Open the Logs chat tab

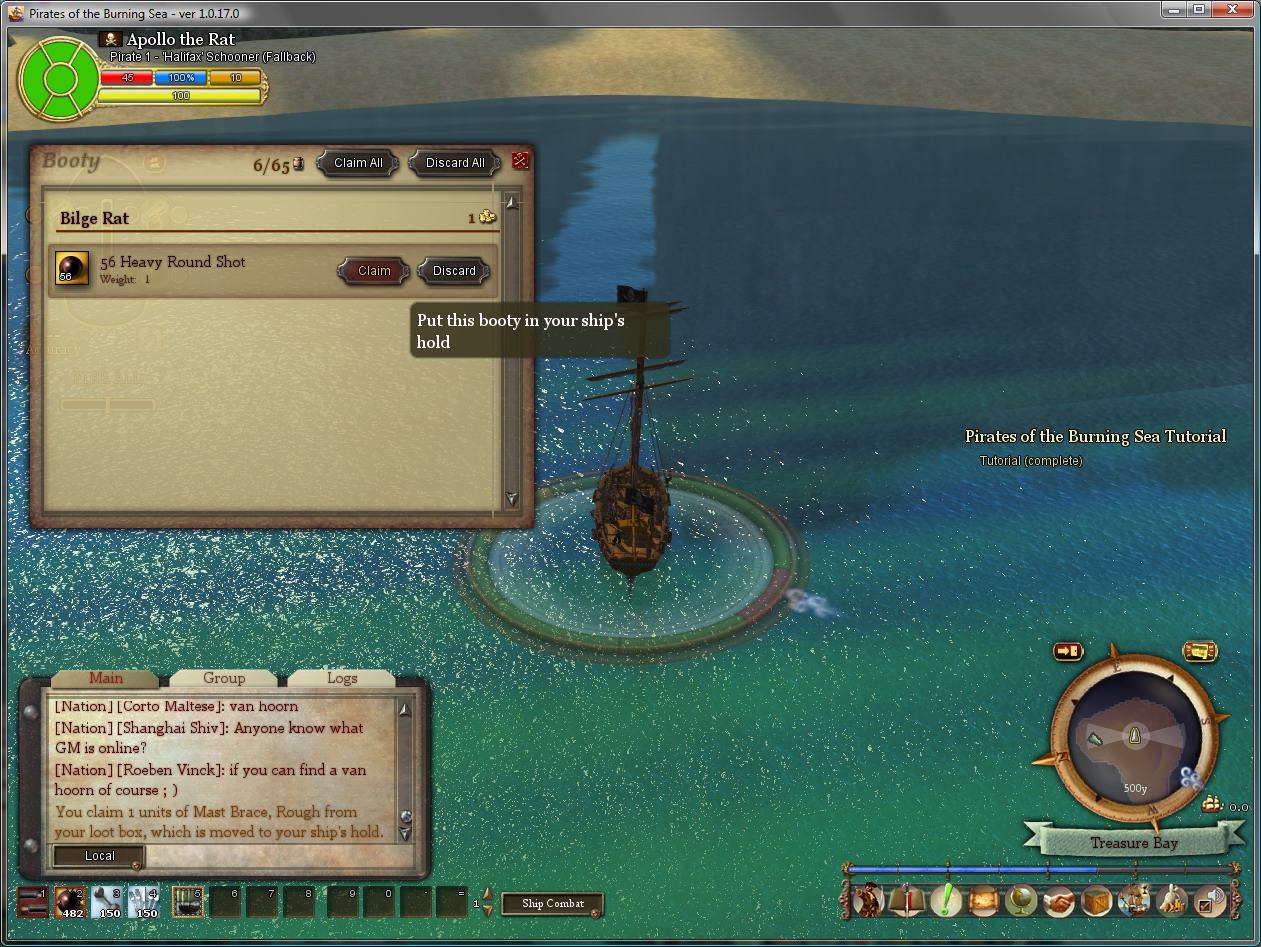tap(342, 678)
